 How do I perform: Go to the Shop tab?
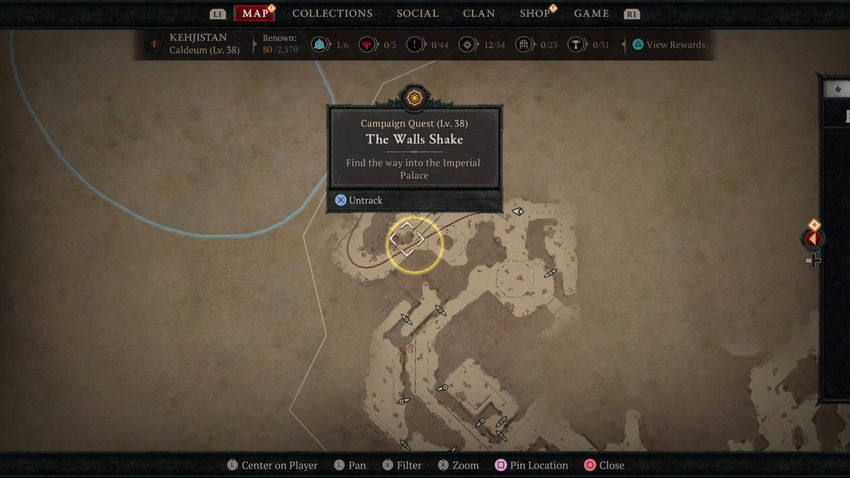click(x=535, y=14)
